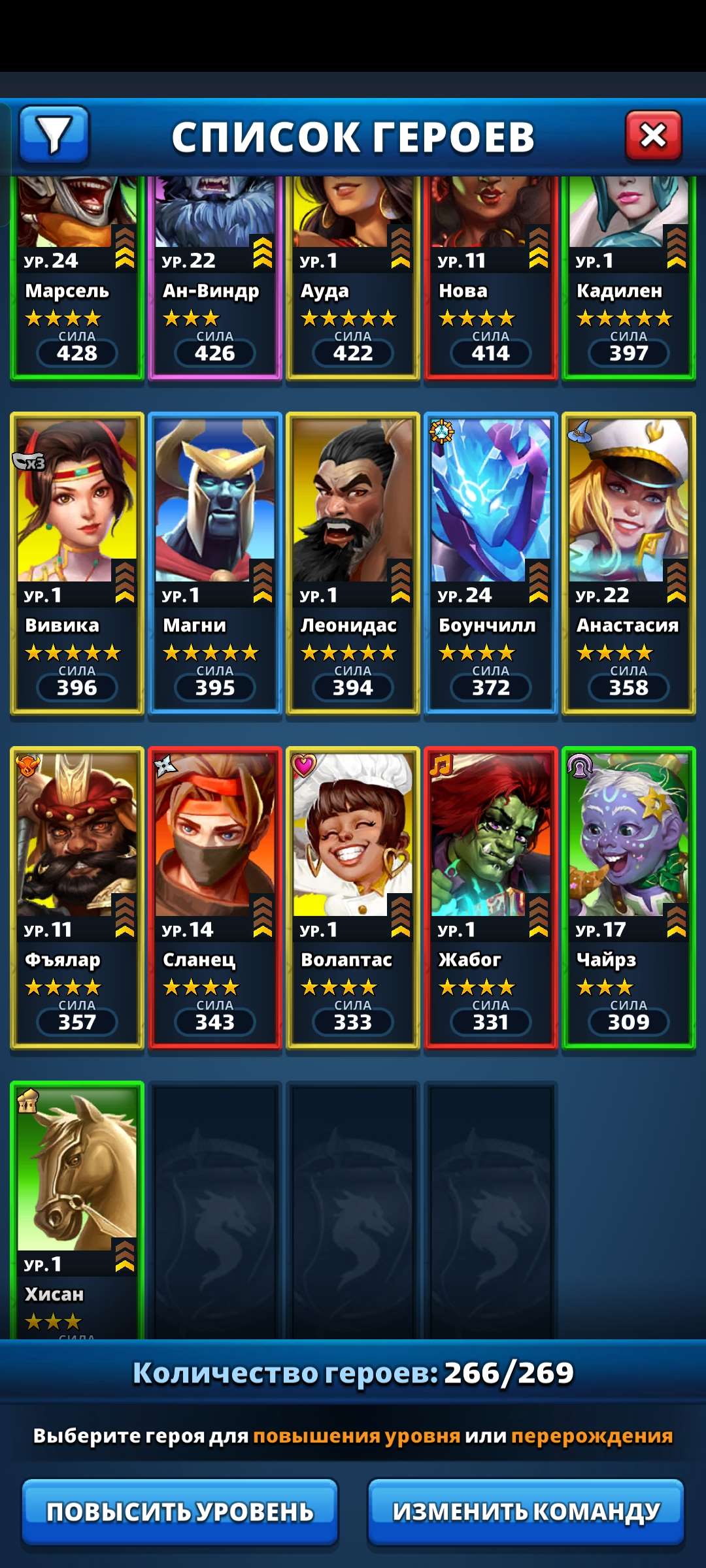Select the Фъялар hero card
The height and width of the screenshot is (1568, 706).
(77, 898)
